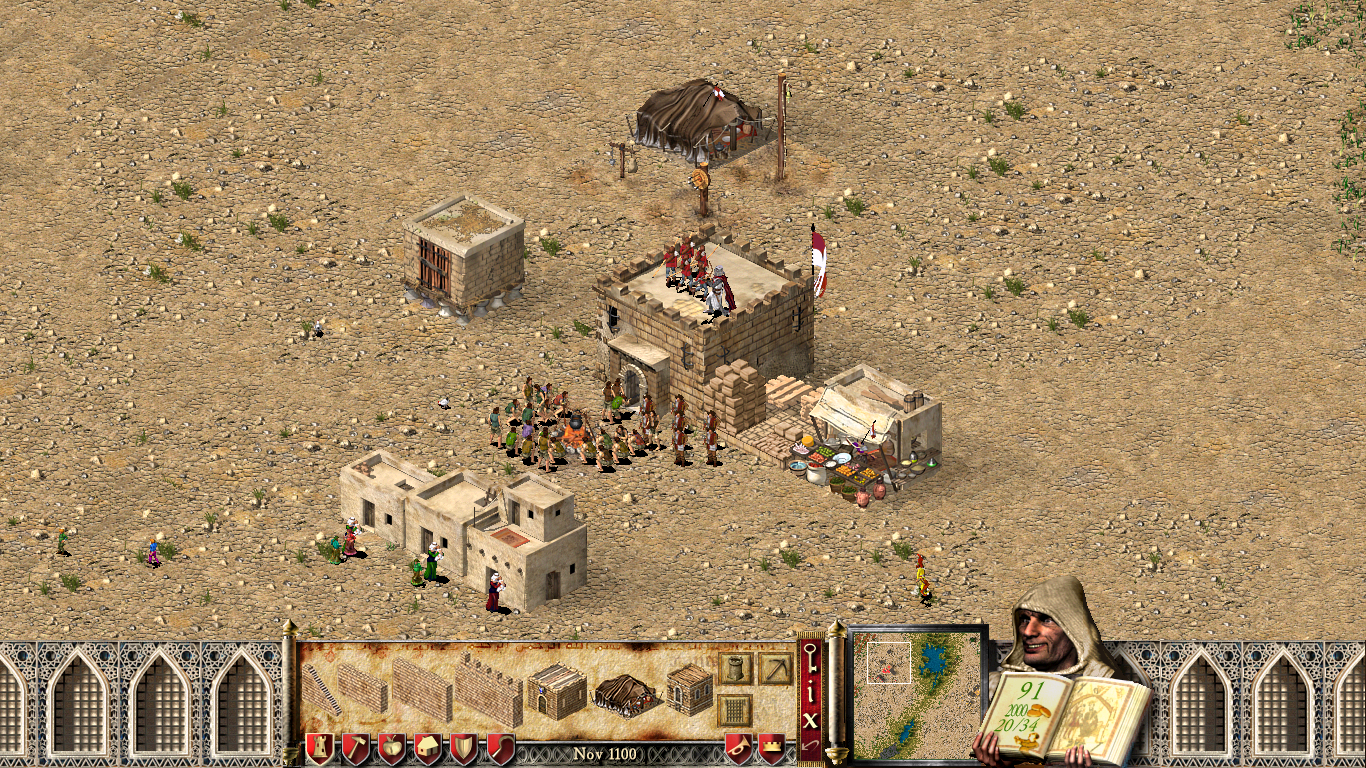Select the stone stairs building piece
Screen dimensions: 1366x768
[x=322, y=689]
